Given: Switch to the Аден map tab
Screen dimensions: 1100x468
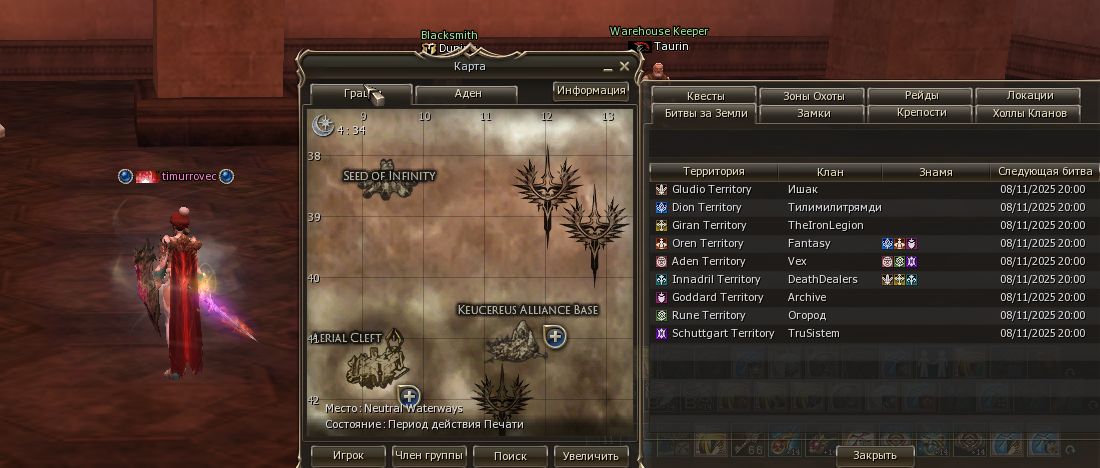Looking at the screenshot, I should (x=467, y=94).
